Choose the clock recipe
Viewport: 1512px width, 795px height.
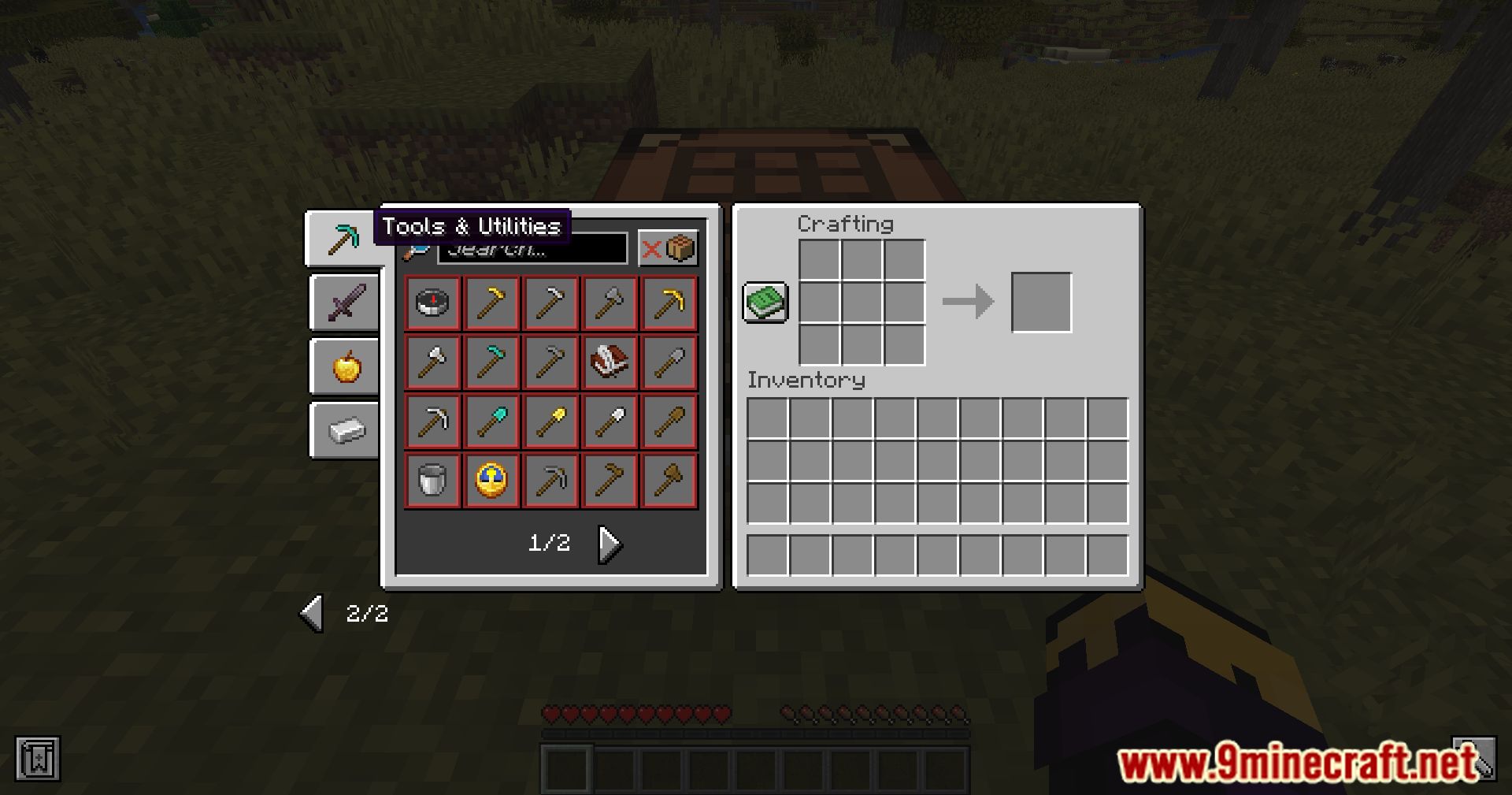491,481
